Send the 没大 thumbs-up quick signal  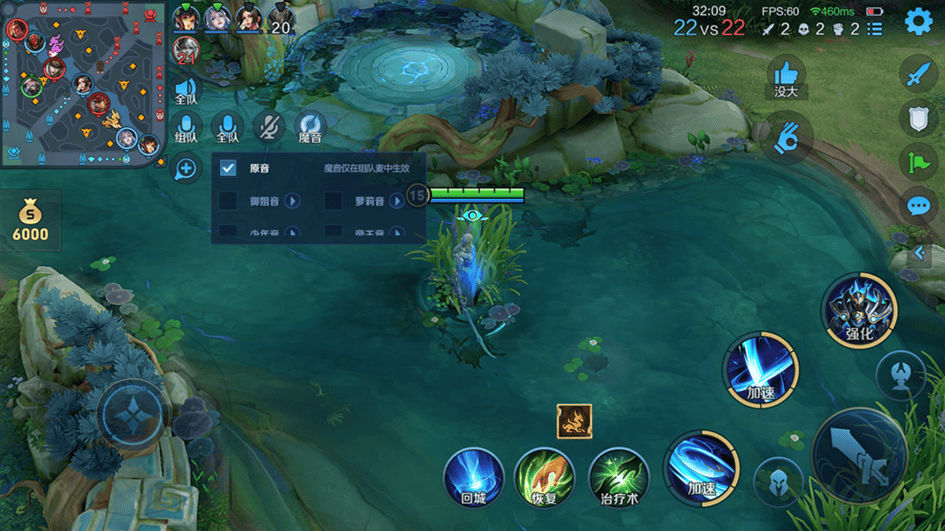pyautogui.click(x=787, y=76)
